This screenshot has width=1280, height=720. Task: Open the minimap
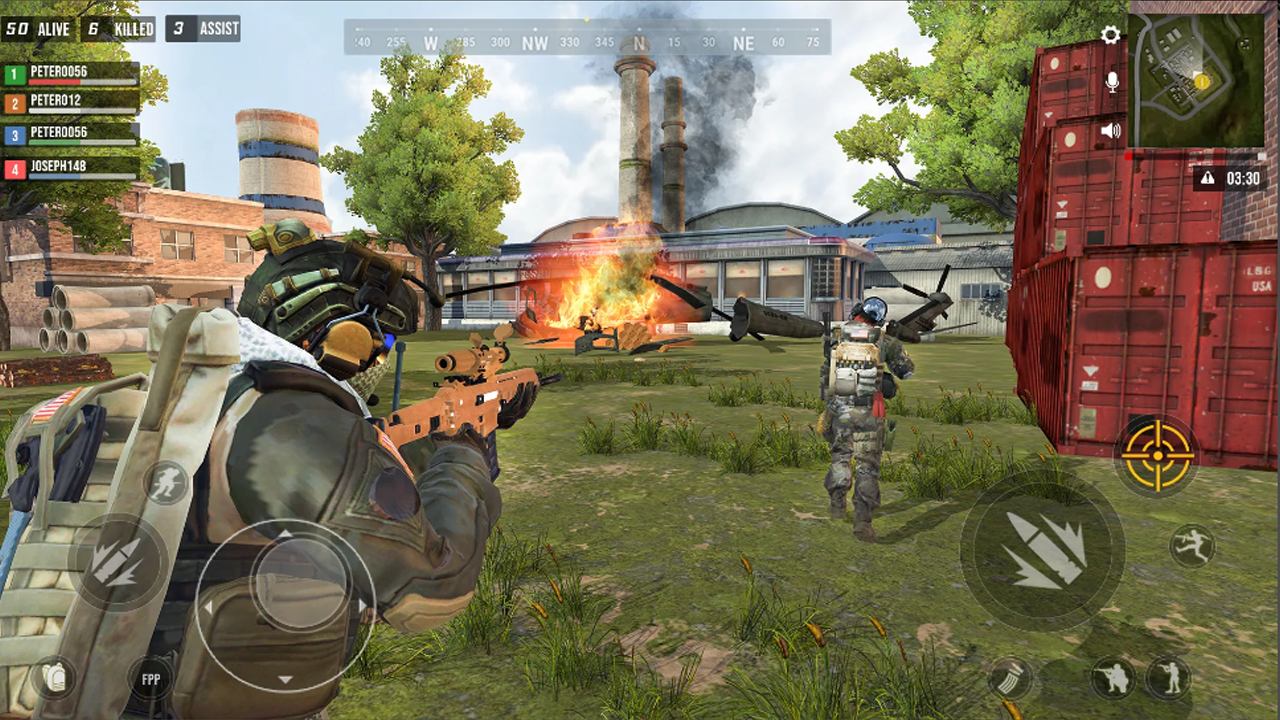pos(1197,80)
